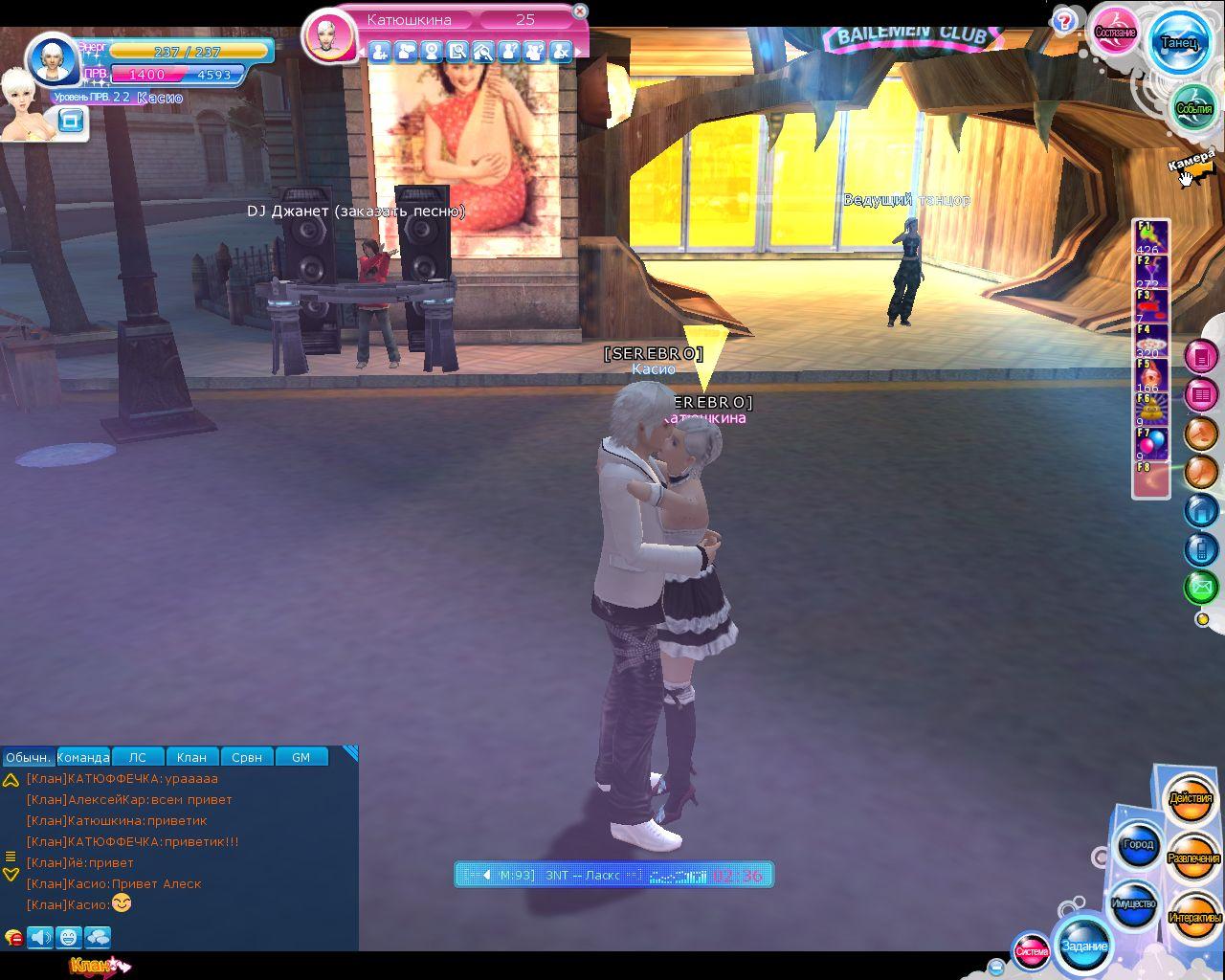1225x980 pixels.
Task: Open the Имущество (Property) menu
Action: 1134,903
